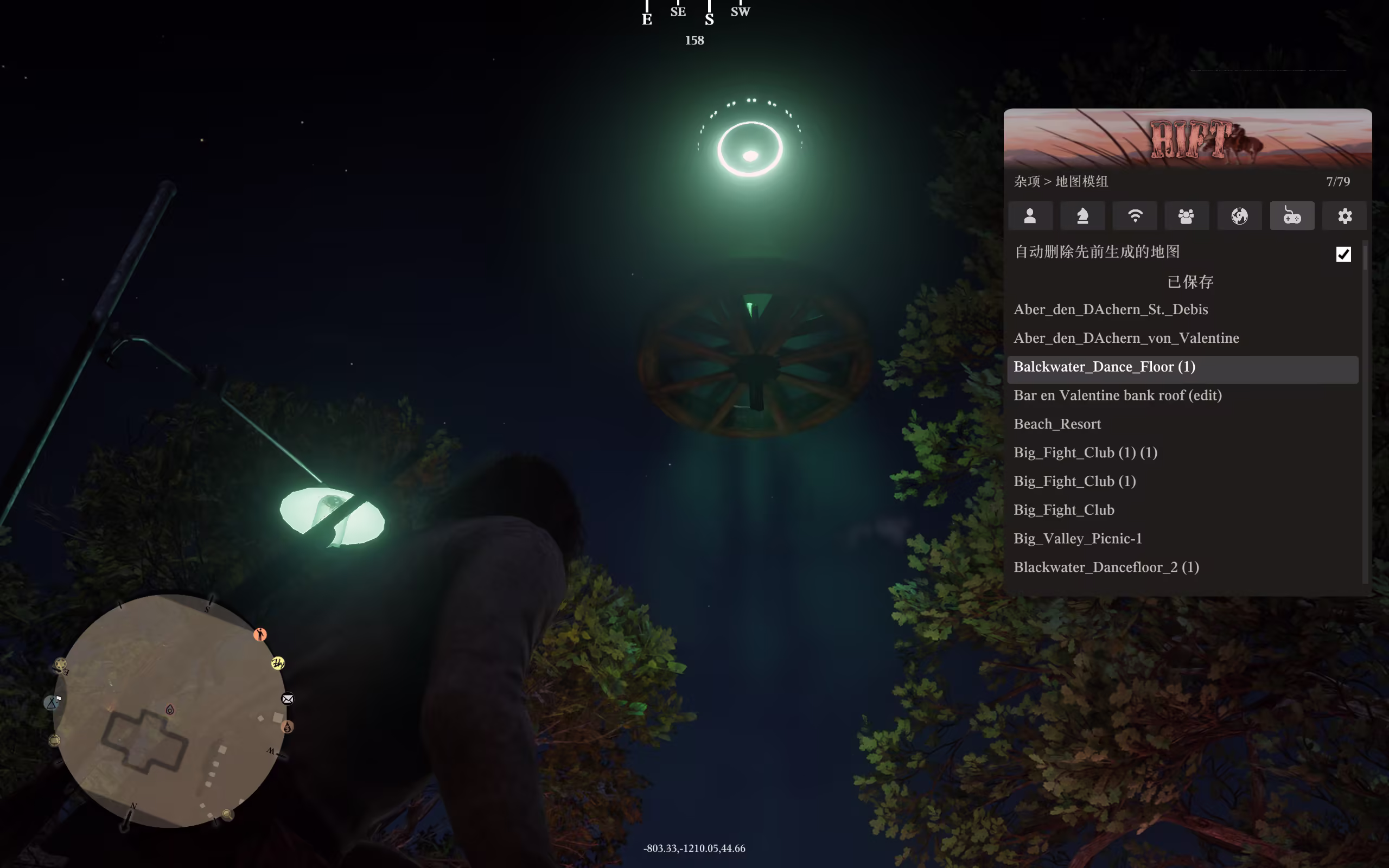Select the group of players tab
Image resolution: width=1389 pixels, height=868 pixels.
click(x=1187, y=216)
